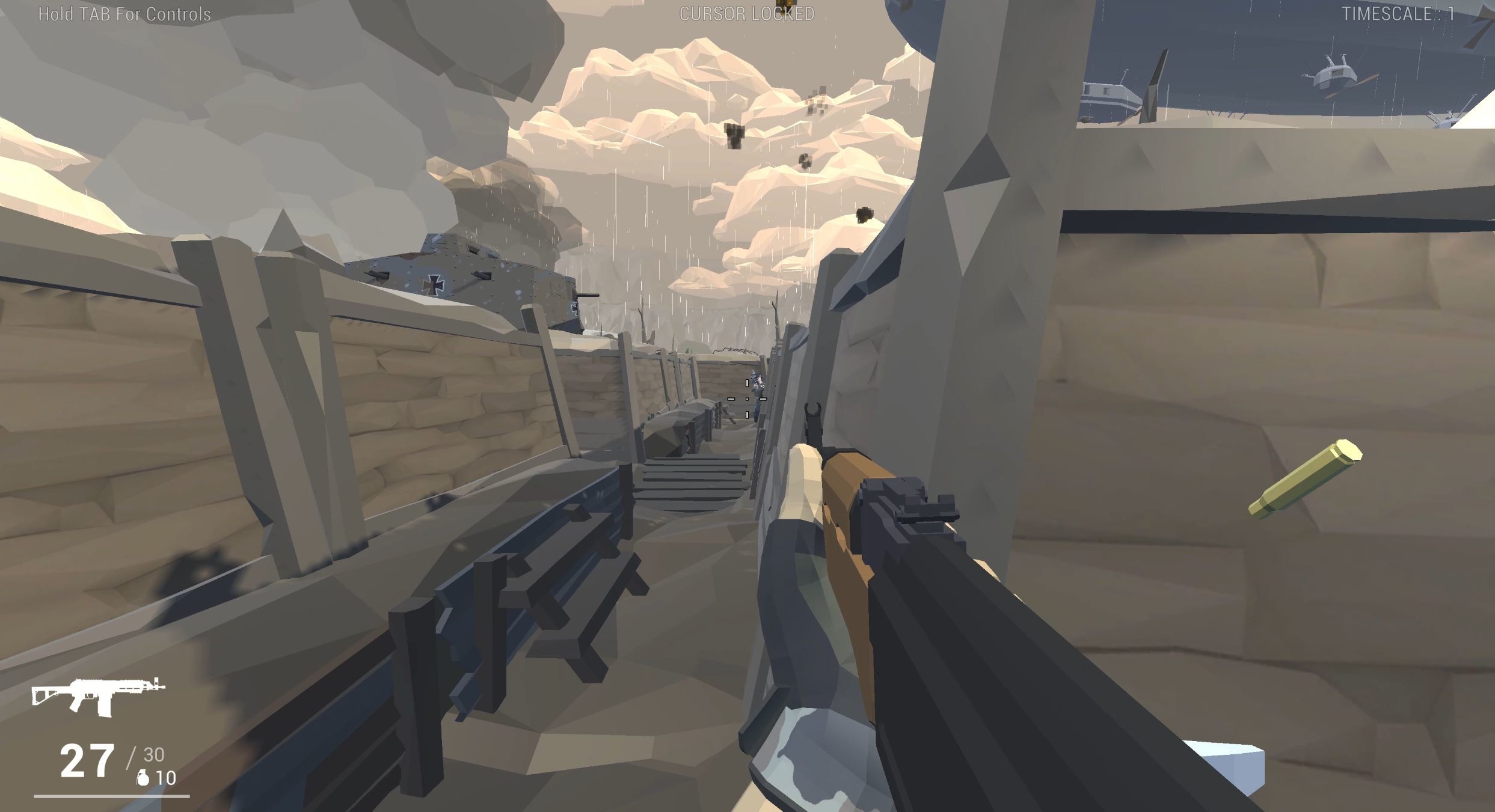Click the grenade count showing 10
This screenshot has height=812, width=1495.
coord(167,777)
